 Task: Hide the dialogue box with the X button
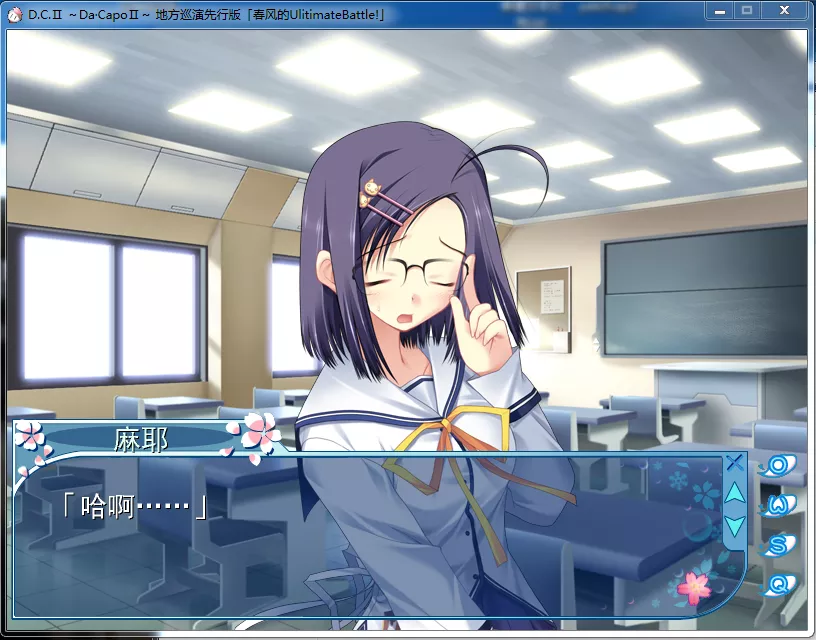[x=734, y=462]
